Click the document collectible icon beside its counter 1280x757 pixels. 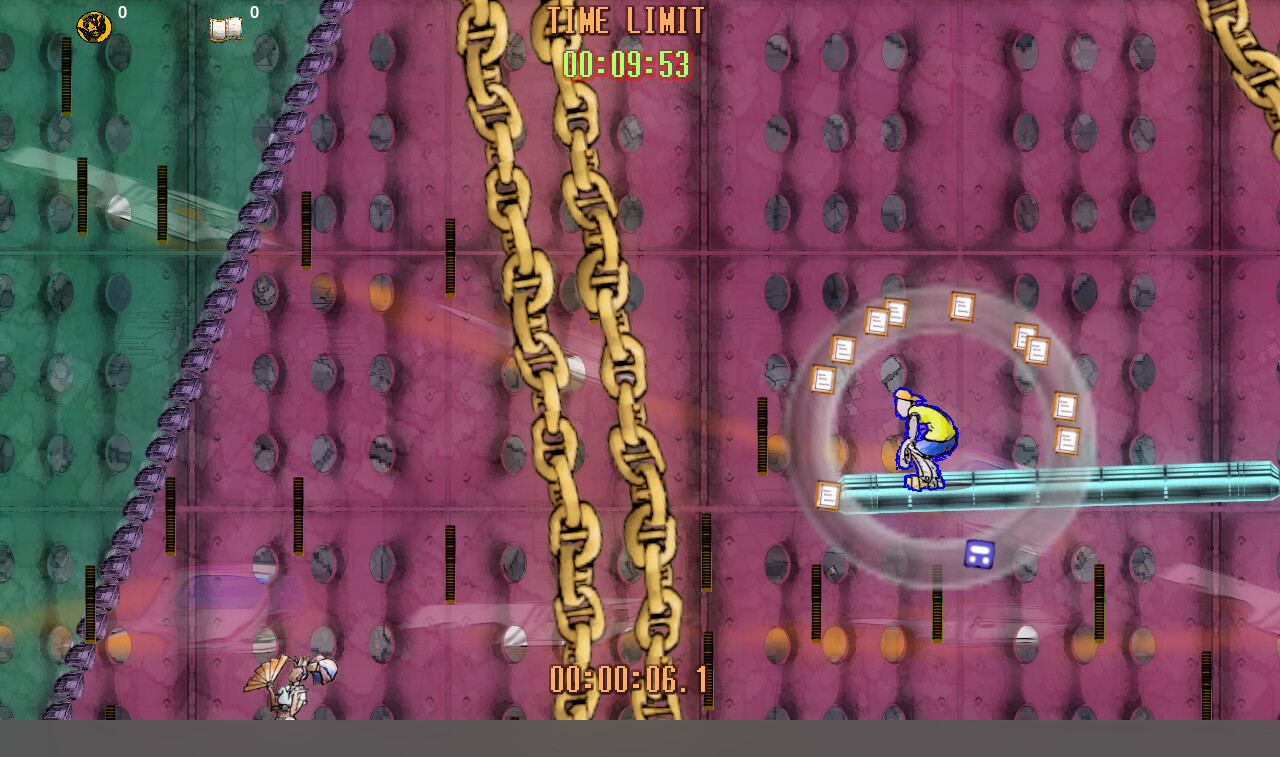coord(228,27)
